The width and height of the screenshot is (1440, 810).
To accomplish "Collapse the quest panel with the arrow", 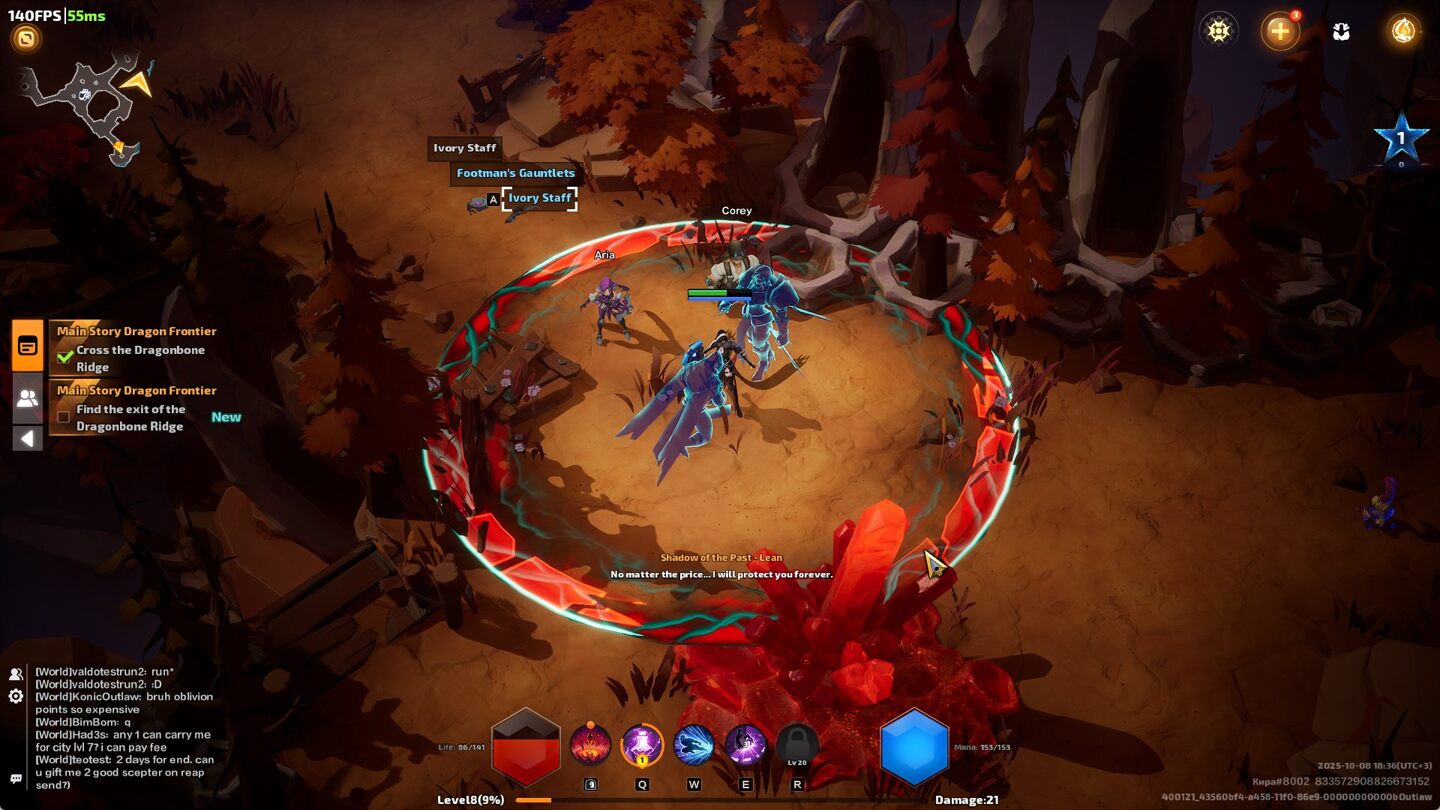I will pyautogui.click(x=28, y=438).
